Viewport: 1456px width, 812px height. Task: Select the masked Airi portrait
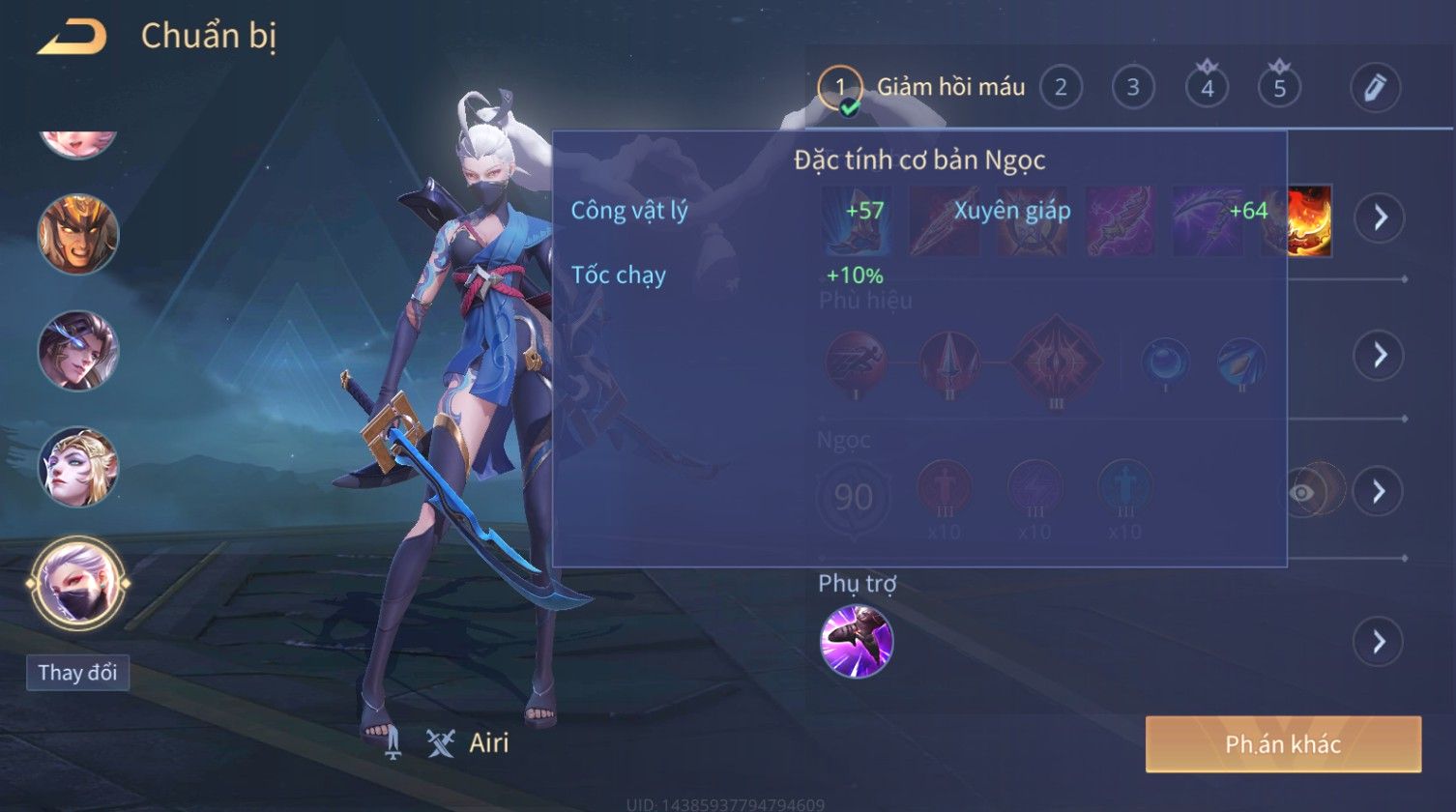[x=78, y=583]
